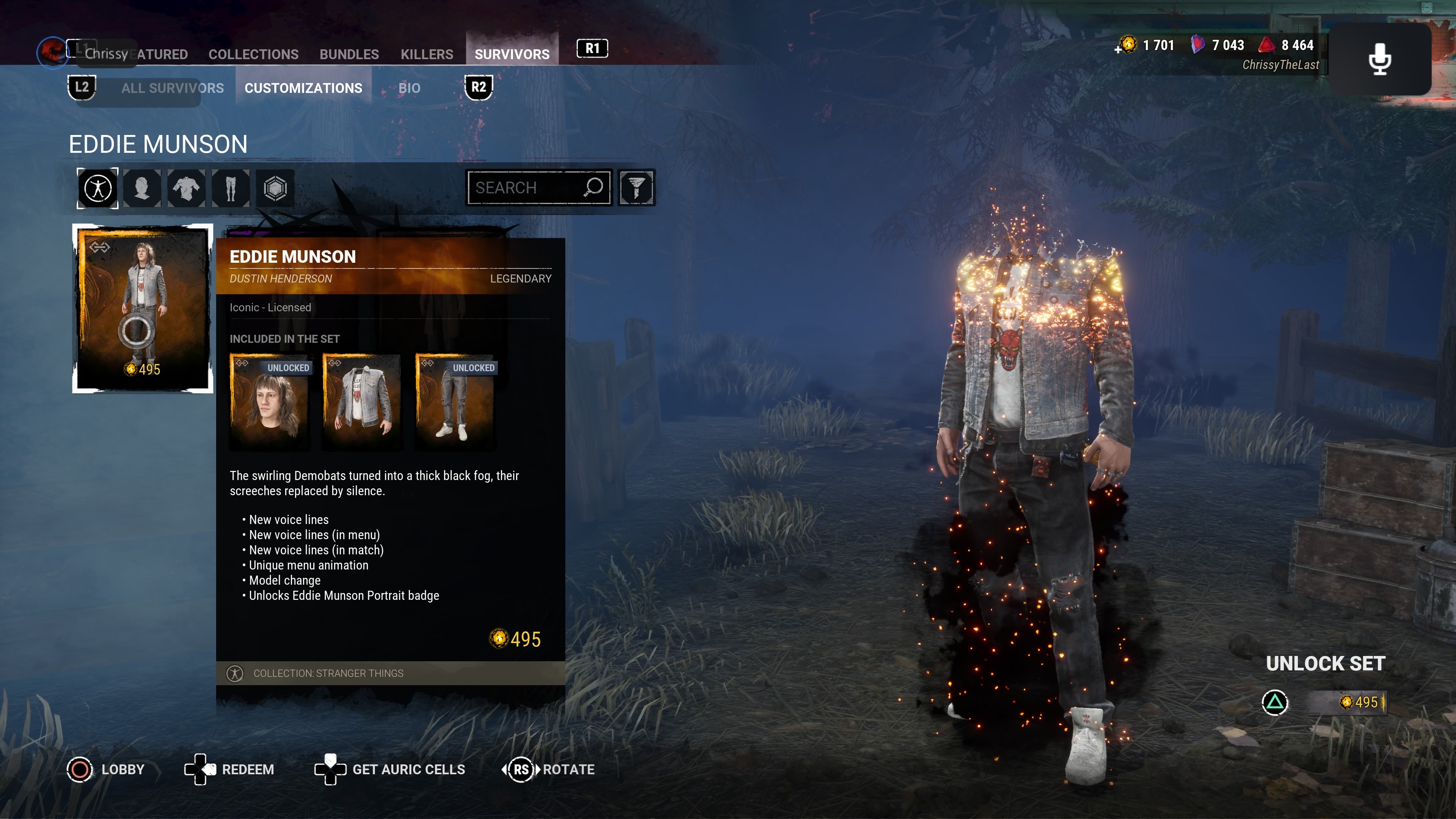Show the All Survivors list
The image size is (1456, 819).
click(x=173, y=88)
